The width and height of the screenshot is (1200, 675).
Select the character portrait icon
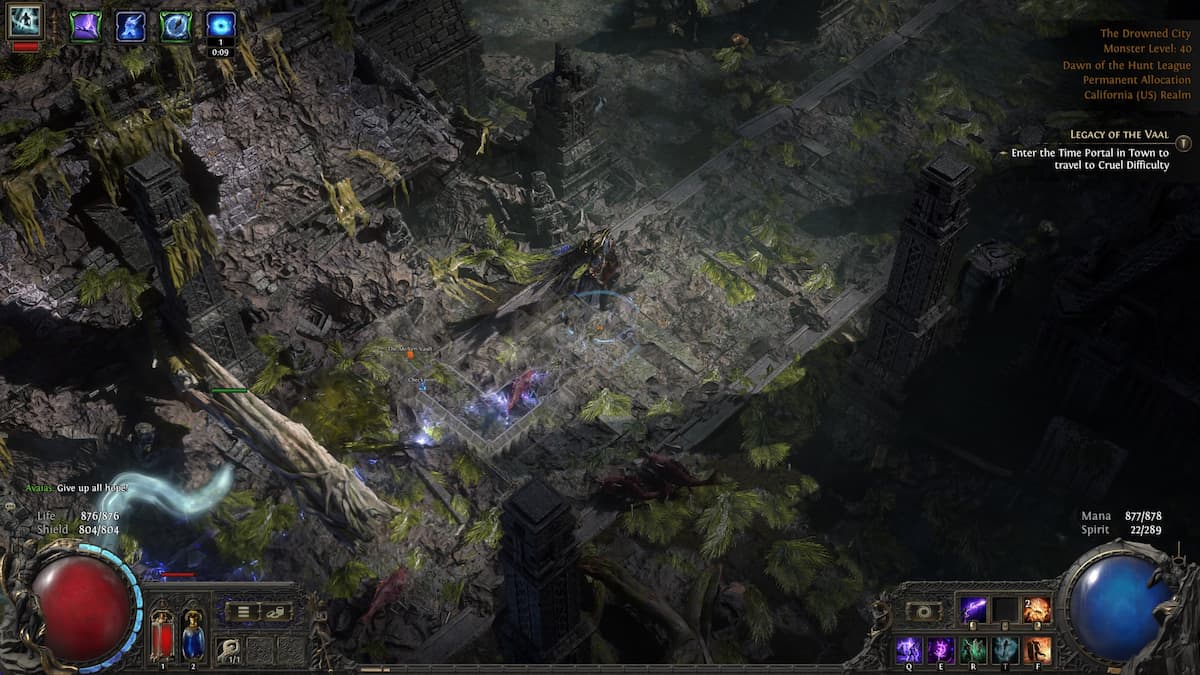pos(25,22)
